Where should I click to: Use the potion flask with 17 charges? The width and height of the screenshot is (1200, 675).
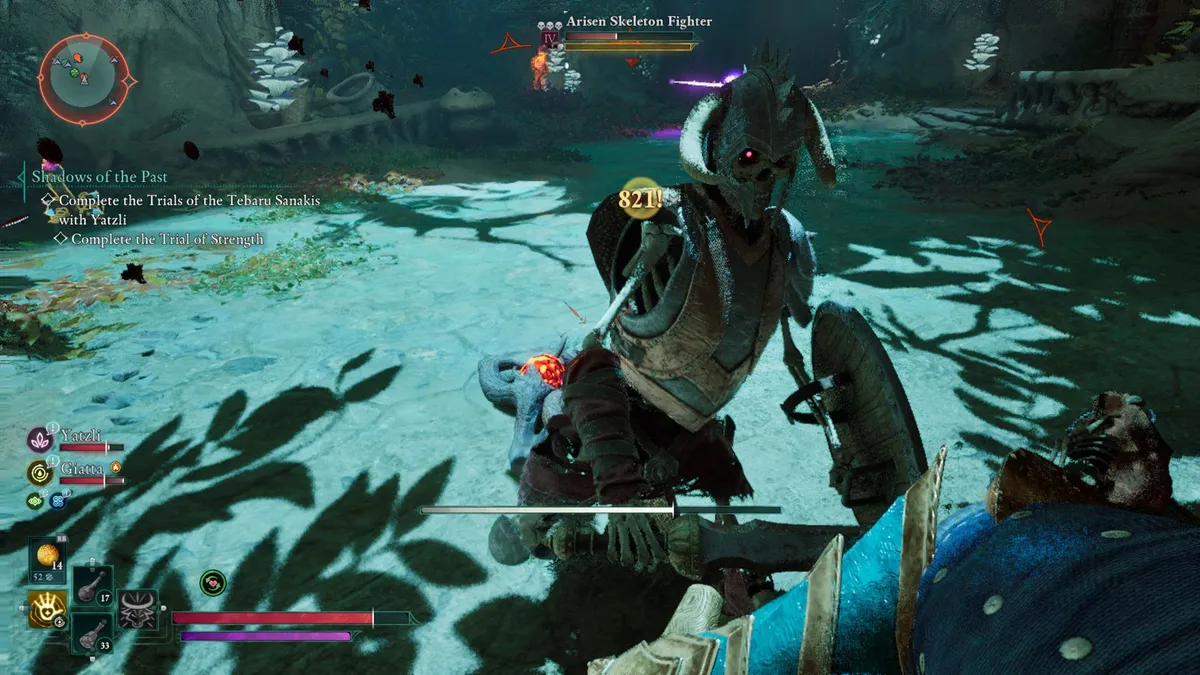[x=93, y=586]
